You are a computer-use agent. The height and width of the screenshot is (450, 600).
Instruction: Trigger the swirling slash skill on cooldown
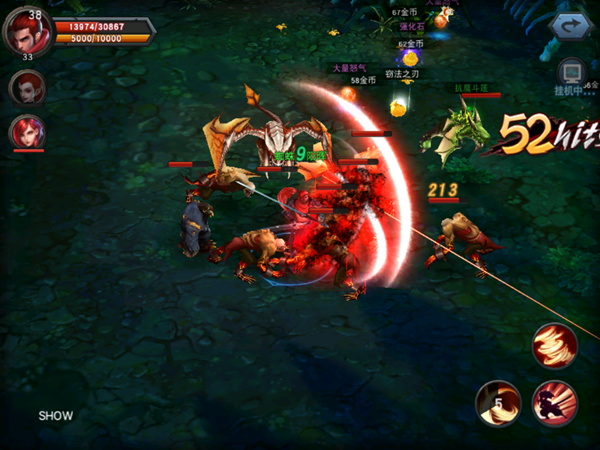497,403
